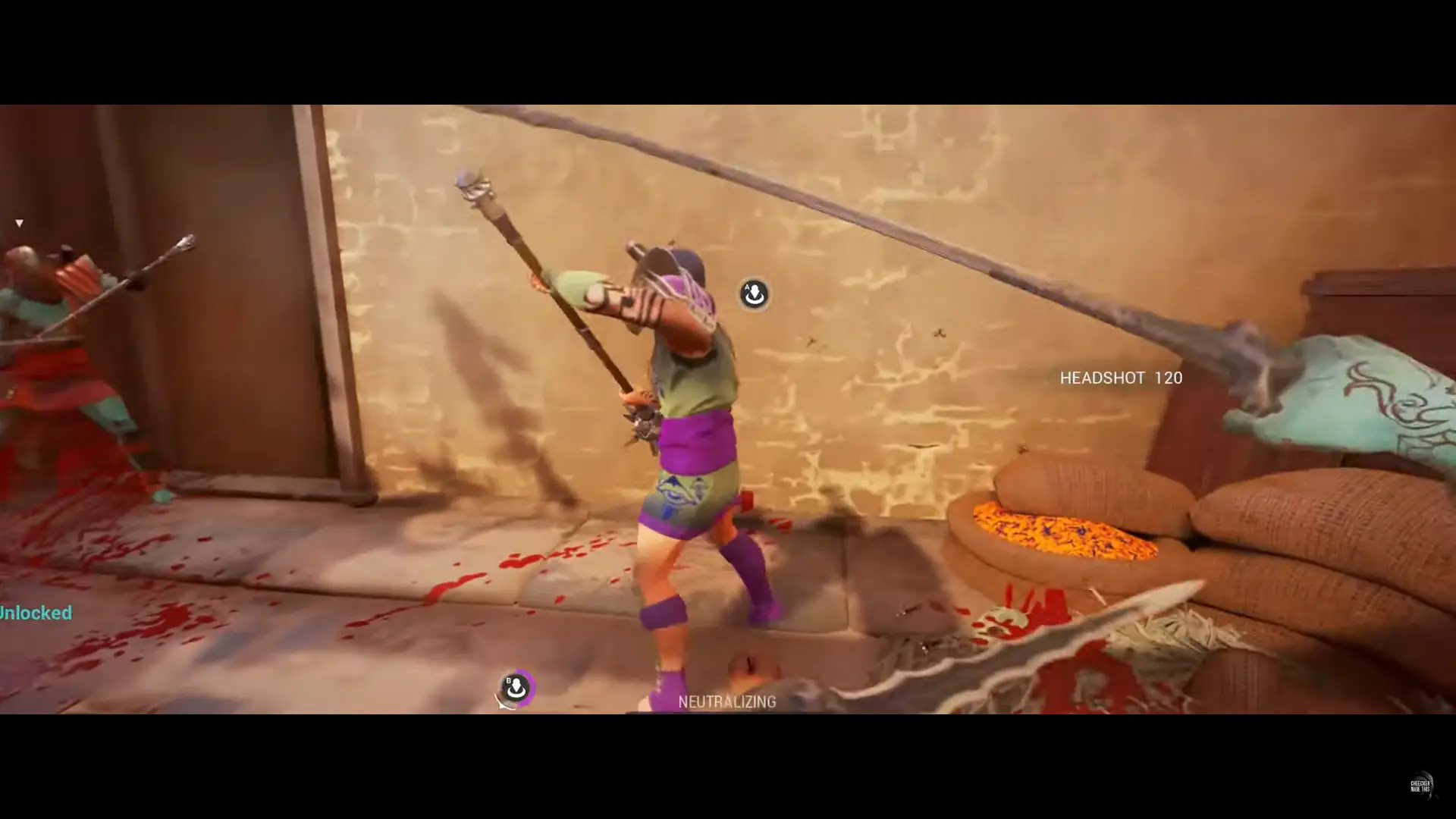Click the B neutralize prompt icon

[x=516, y=687]
